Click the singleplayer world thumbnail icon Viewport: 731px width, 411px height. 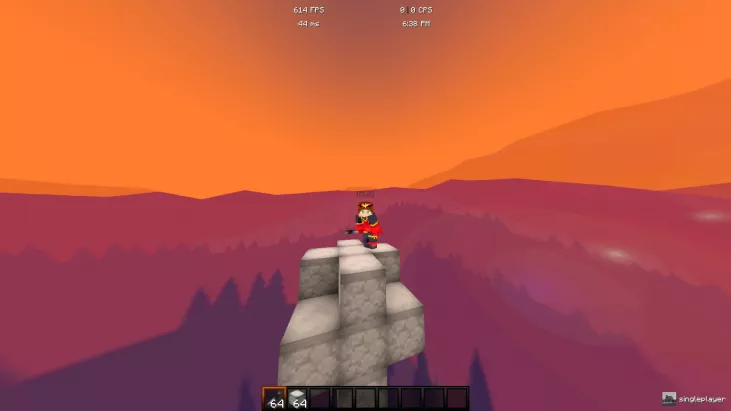click(669, 398)
